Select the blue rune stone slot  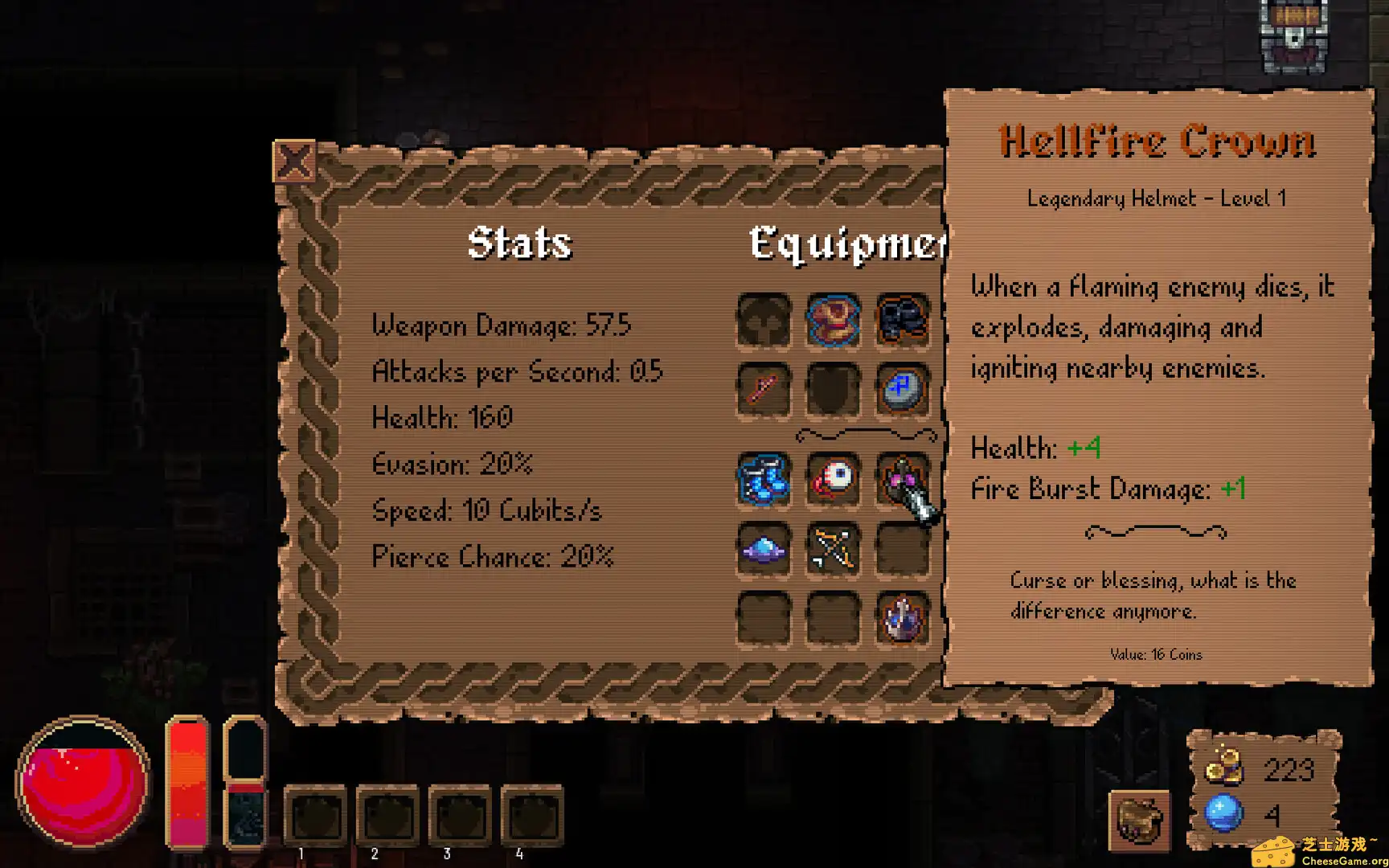click(x=902, y=390)
